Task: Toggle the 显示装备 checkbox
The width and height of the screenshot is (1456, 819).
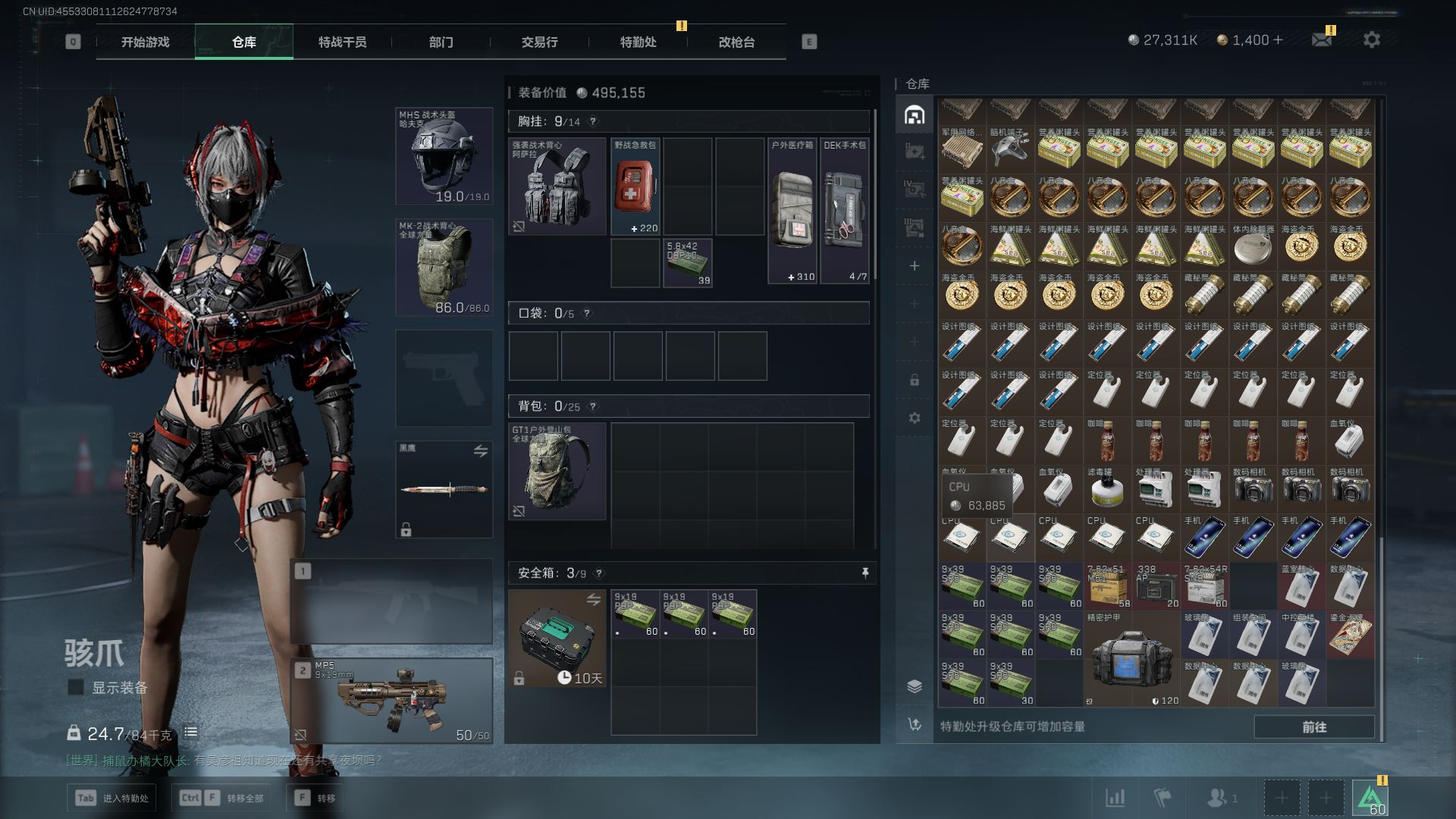Action: tap(76, 688)
